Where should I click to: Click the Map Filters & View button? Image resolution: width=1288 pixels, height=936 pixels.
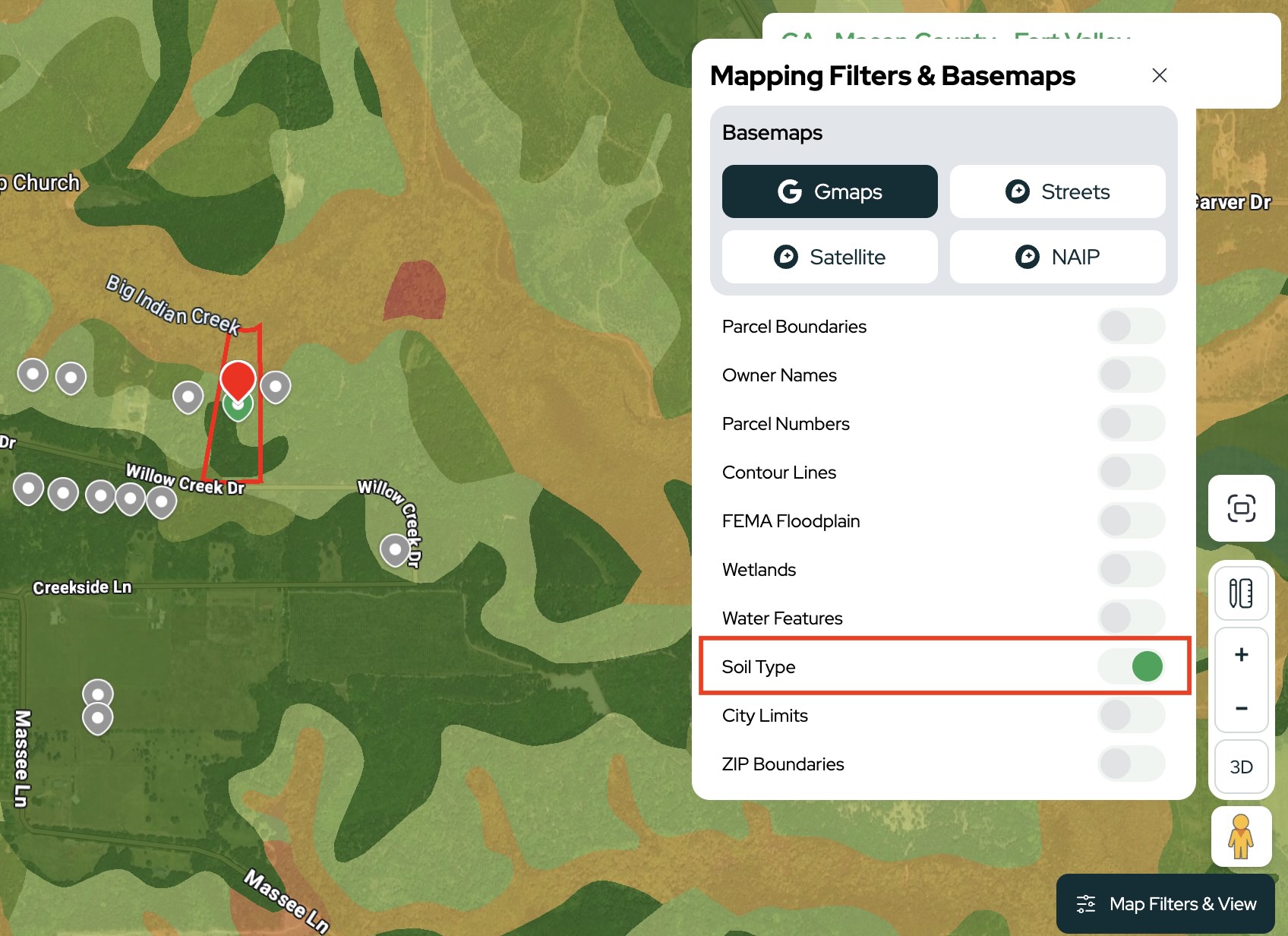click(x=1166, y=904)
